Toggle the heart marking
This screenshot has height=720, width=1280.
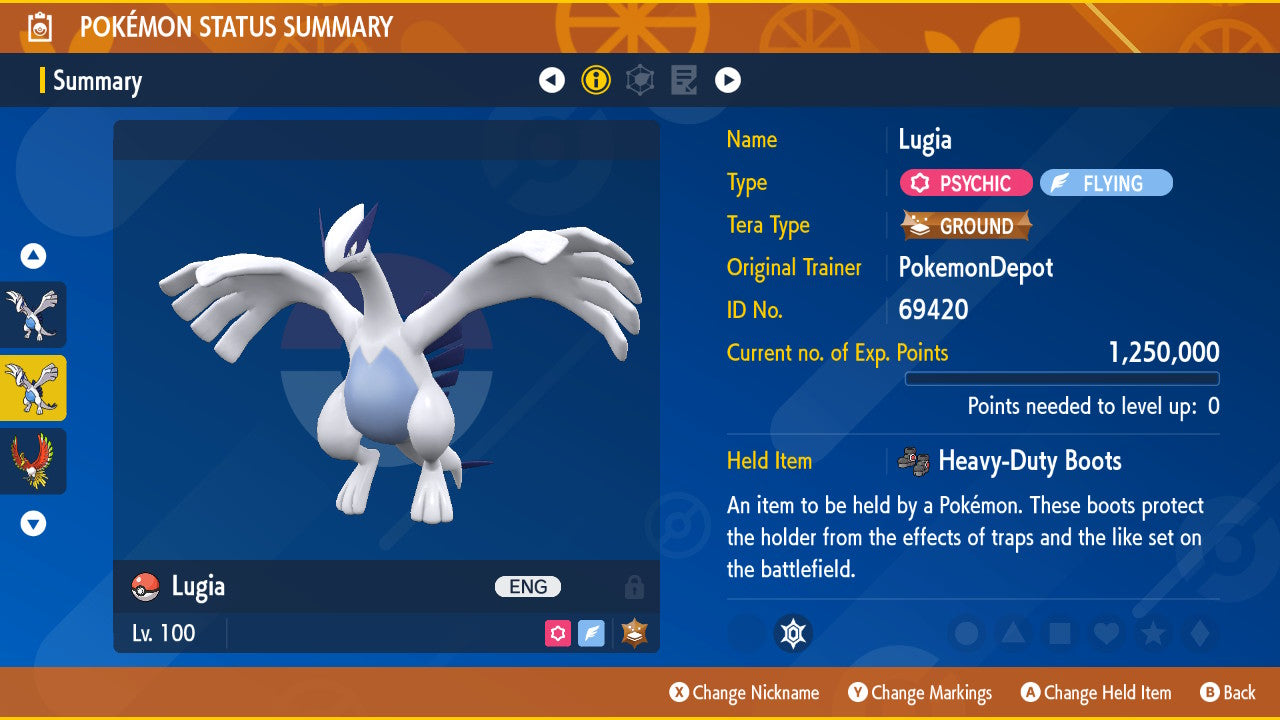pyautogui.click(x=1105, y=633)
